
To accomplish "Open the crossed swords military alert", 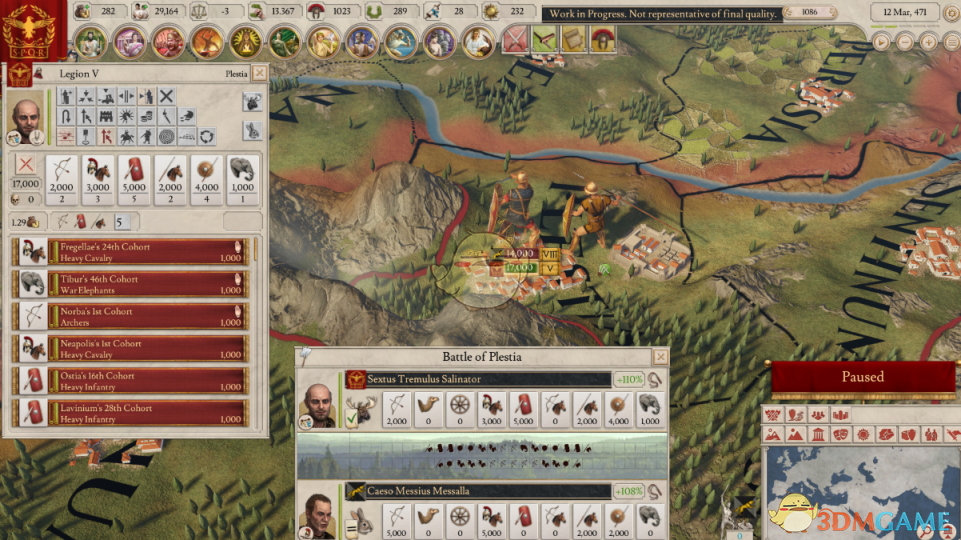I will [515, 39].
